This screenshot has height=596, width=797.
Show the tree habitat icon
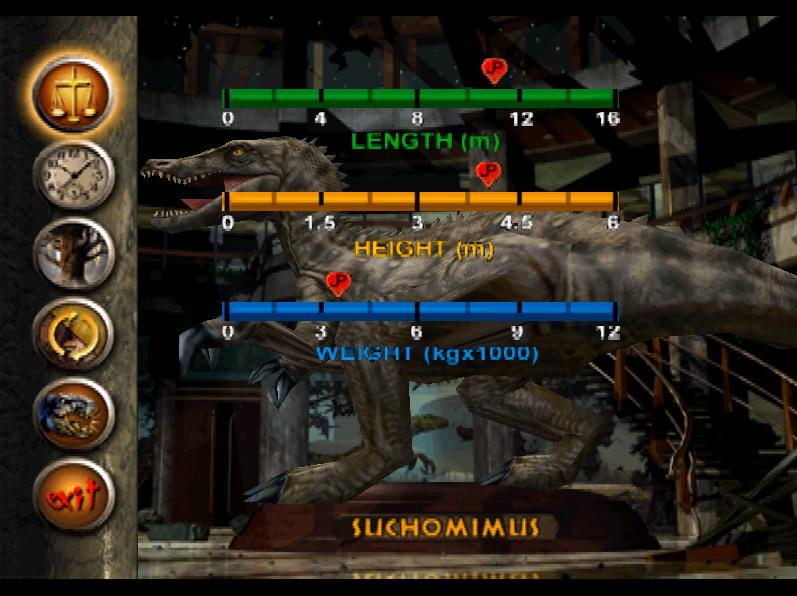[73, 254]
